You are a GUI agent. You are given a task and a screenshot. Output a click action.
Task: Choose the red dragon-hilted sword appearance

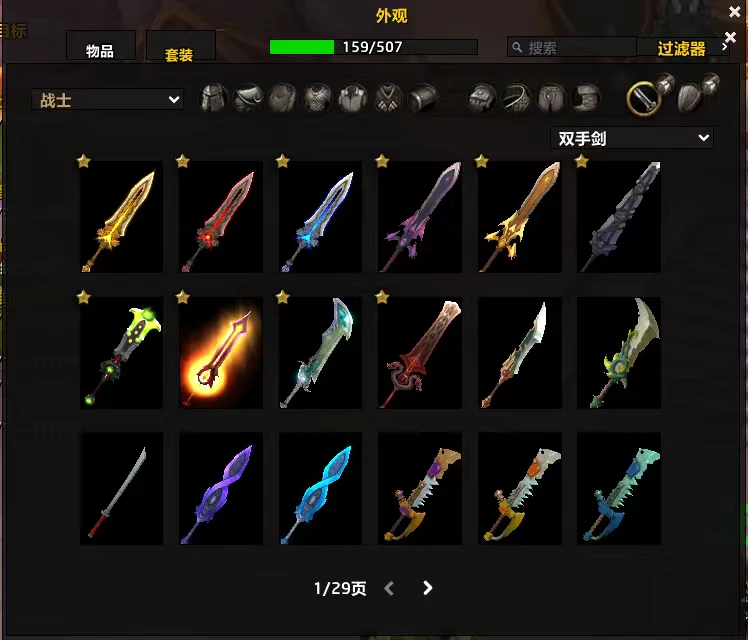420,352
